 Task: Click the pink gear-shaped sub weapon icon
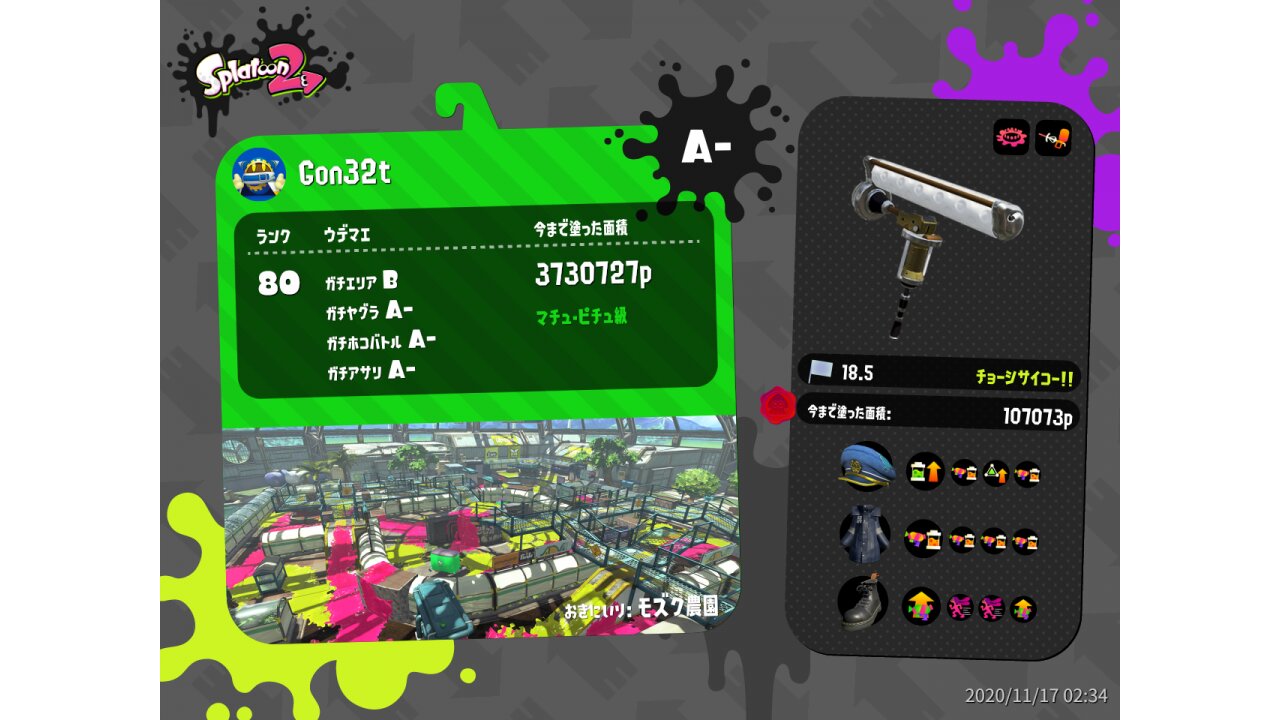point(1011,137)
